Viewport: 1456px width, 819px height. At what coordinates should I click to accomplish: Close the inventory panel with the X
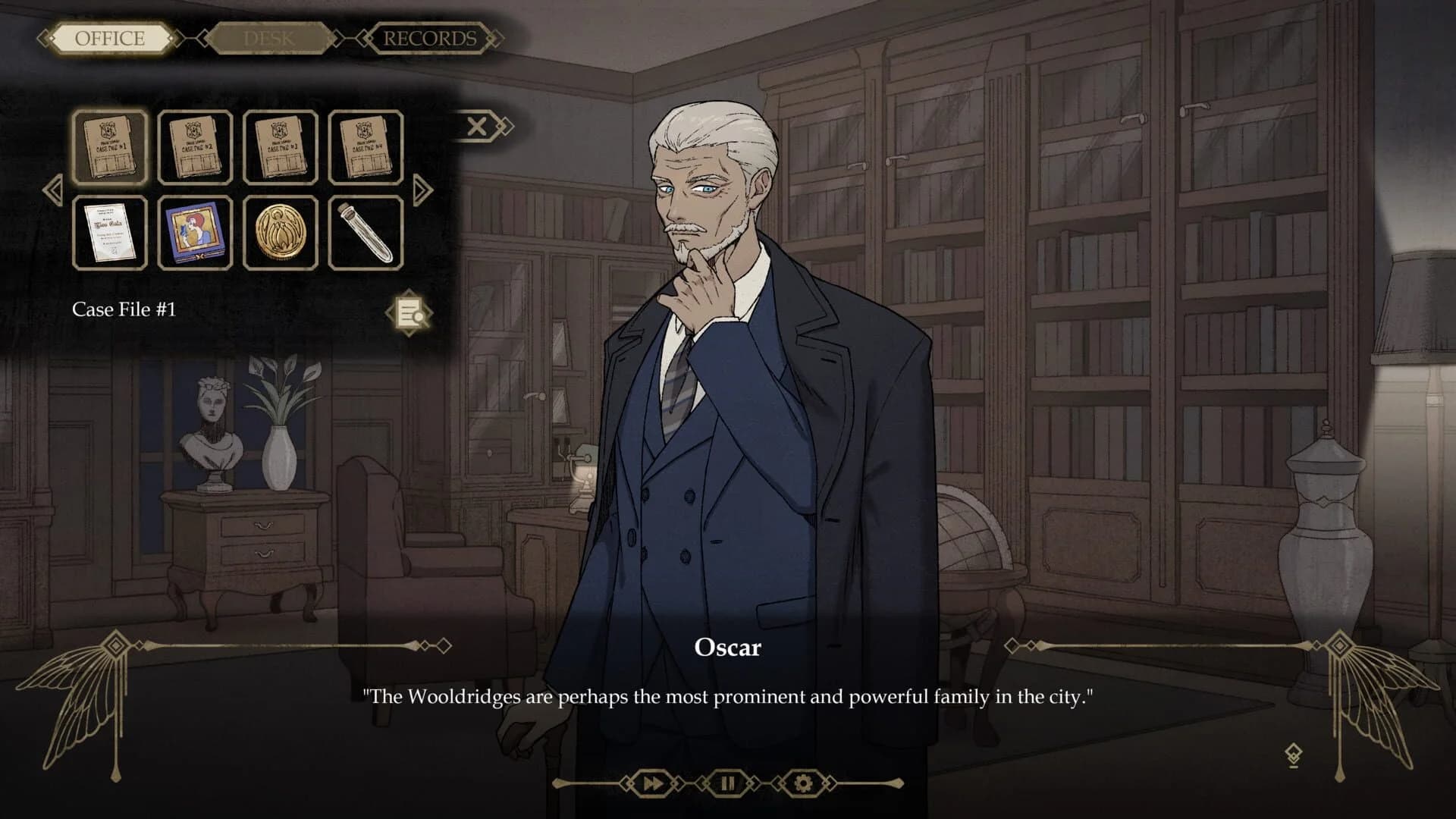[x=478, y=126]
